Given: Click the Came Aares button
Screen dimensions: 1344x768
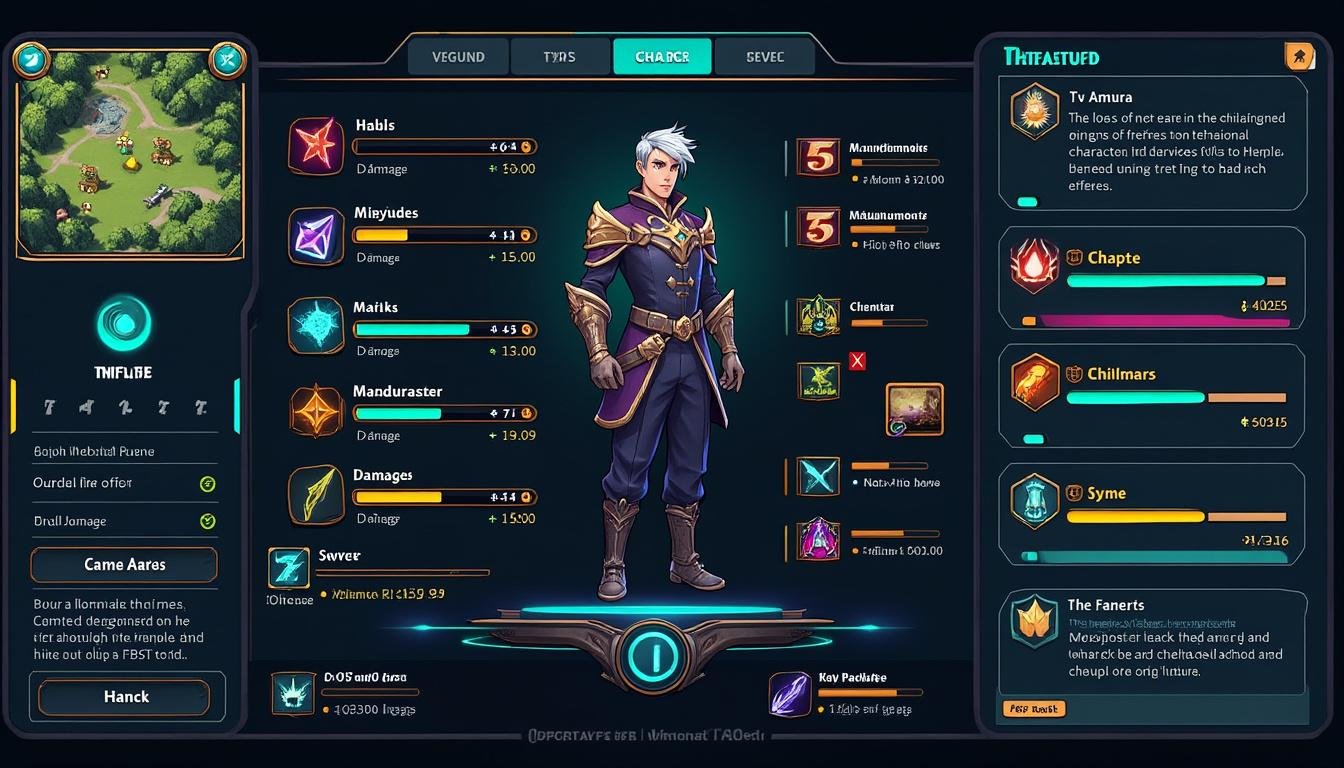Looking at the screenshot, I should coord(124,565).
